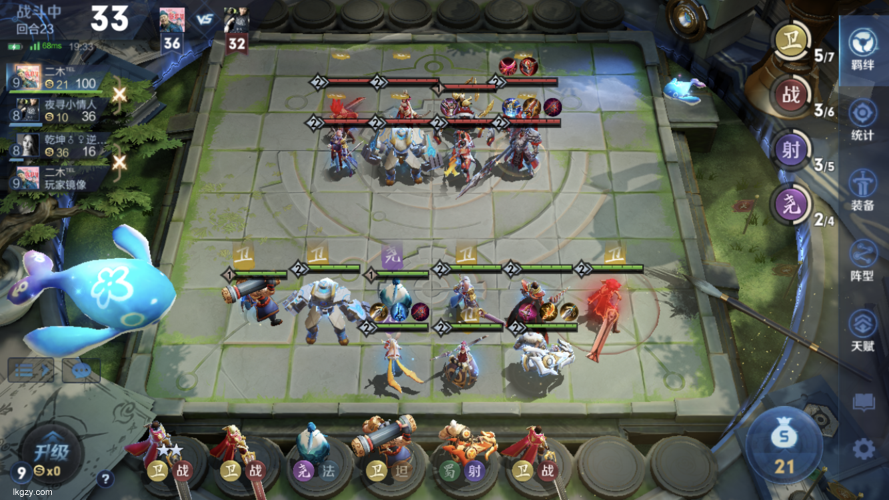889x500 pixels.
Task: Open the gold coin bag shop
Action: (783, 442)
